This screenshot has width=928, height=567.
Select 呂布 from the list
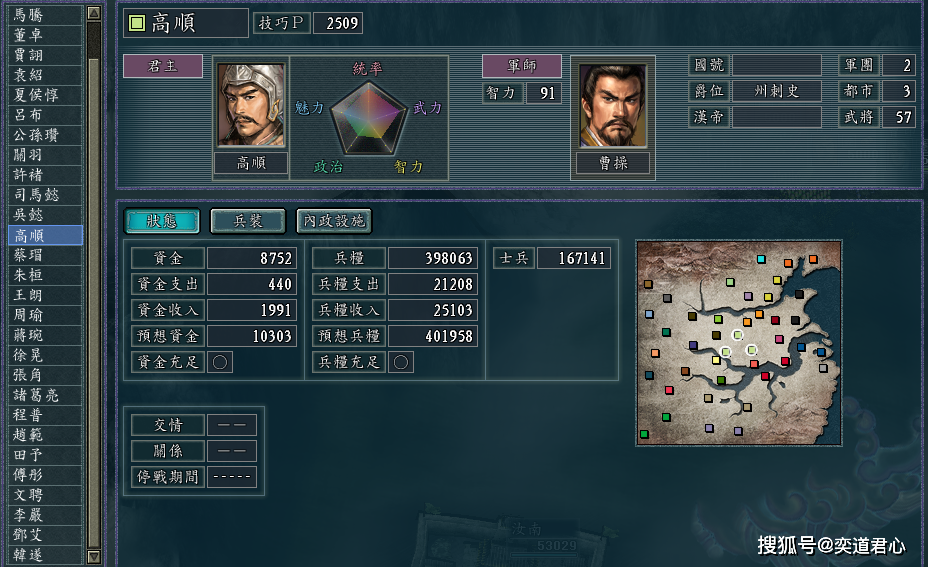[41, 115]
